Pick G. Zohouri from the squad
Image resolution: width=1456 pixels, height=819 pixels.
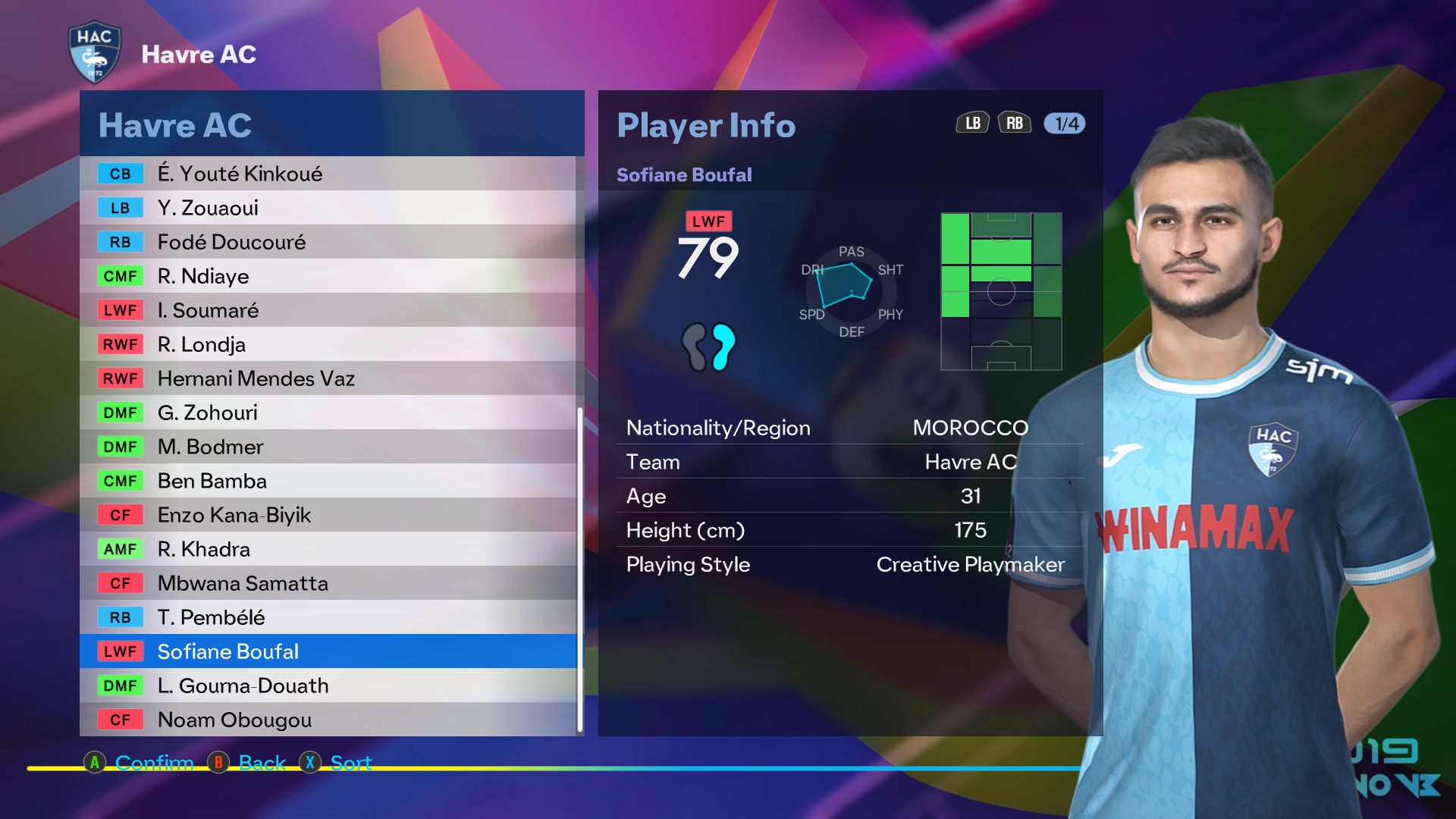tap(328, 413)
